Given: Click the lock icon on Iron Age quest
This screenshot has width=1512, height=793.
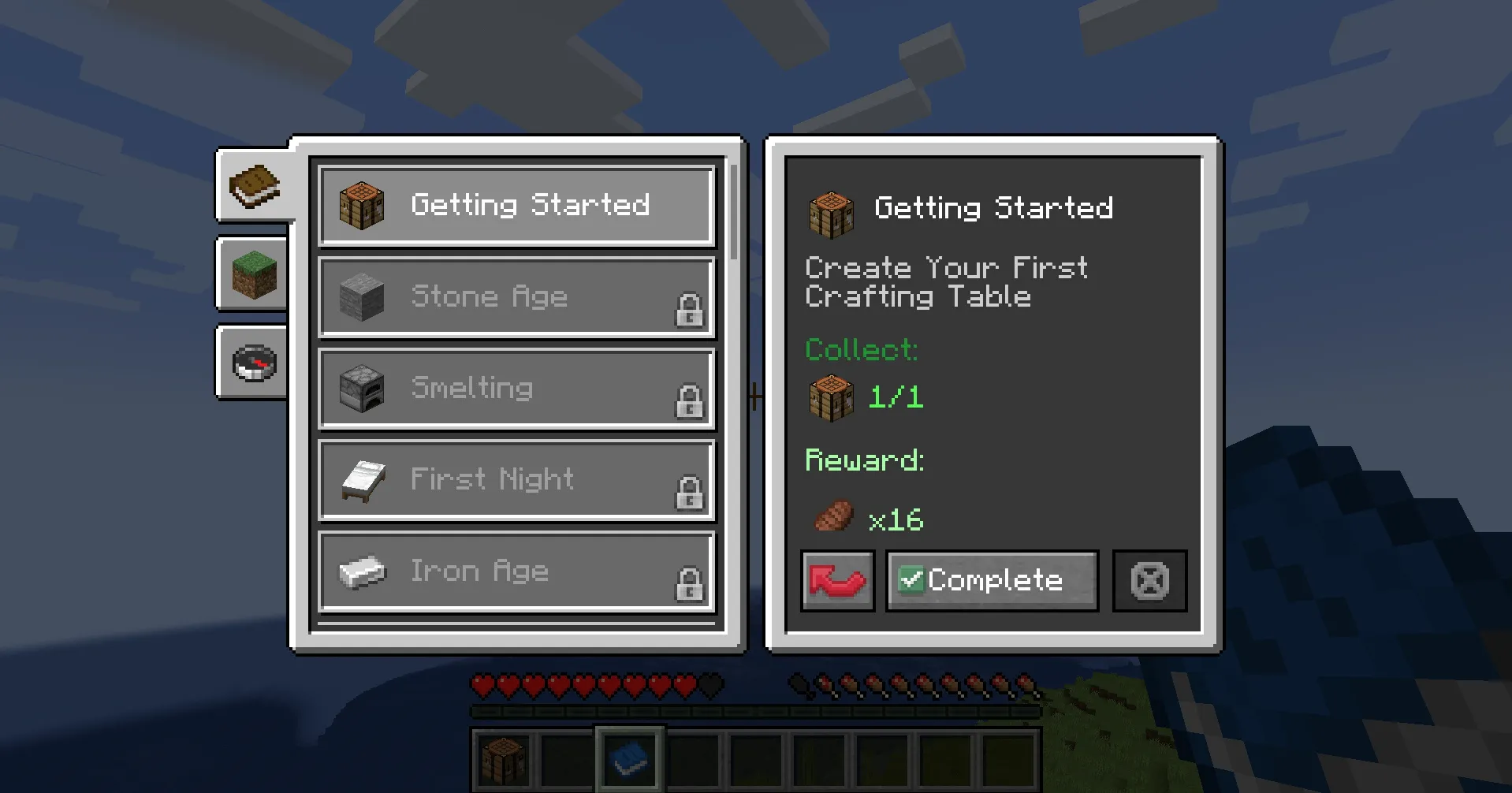Looking at the screenshot, I should tap(691, 583).
